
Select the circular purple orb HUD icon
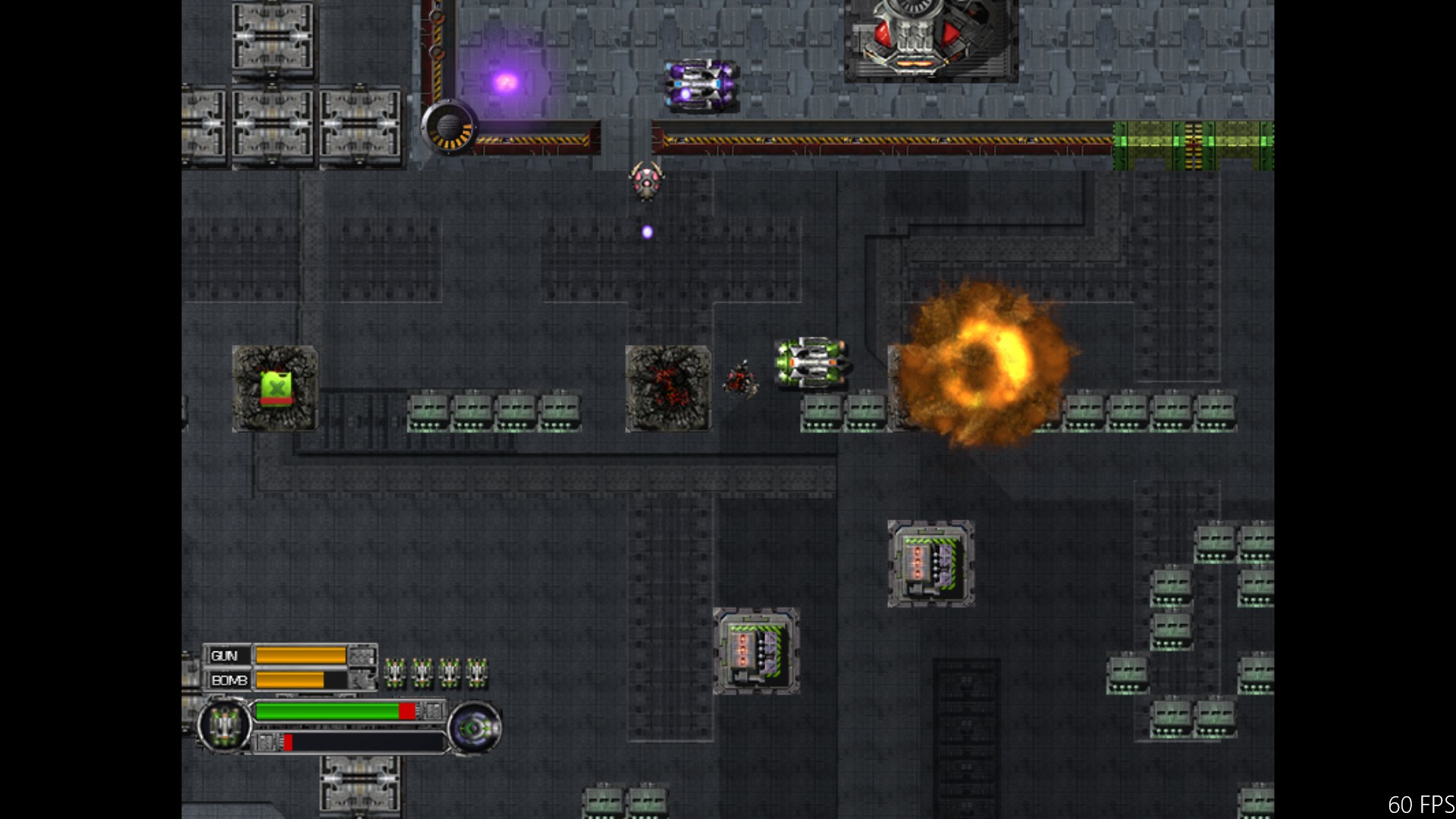474,729
